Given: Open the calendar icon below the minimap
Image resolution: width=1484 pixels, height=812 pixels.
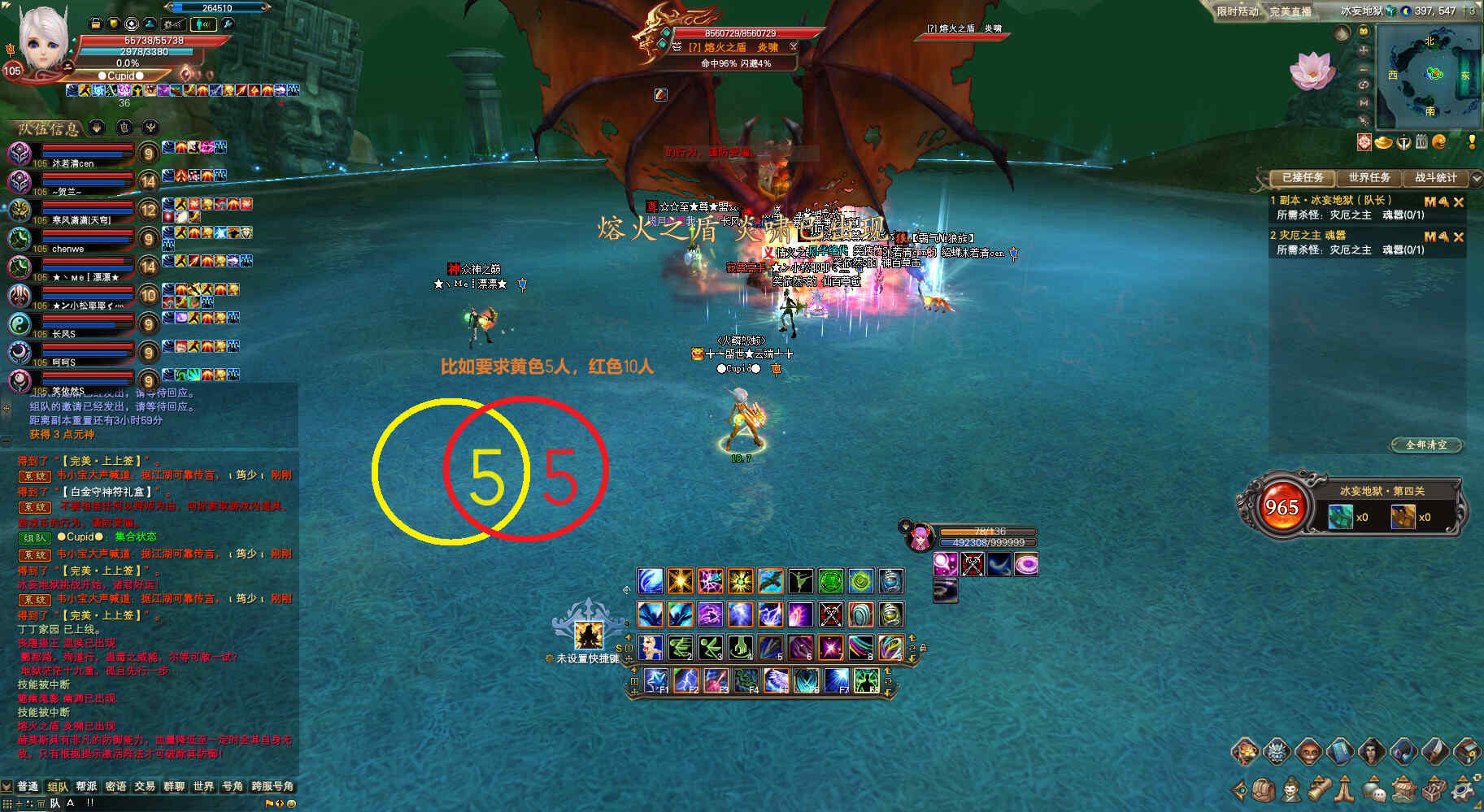Looking at the screenshot, I should coord(1421,142).
